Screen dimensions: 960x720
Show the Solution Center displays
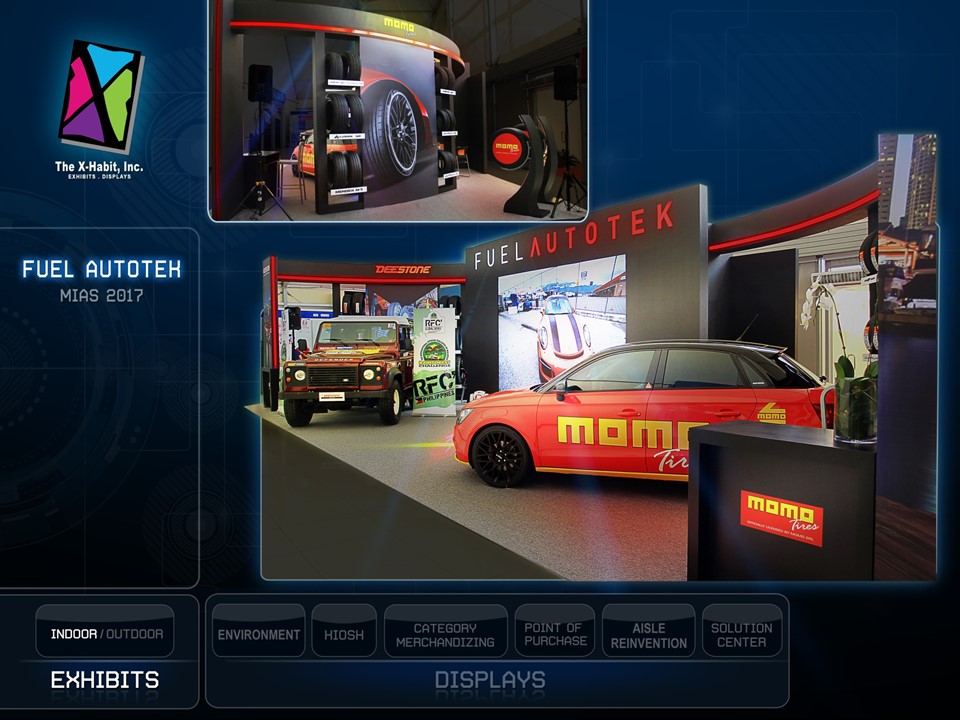tap(741, 634)
